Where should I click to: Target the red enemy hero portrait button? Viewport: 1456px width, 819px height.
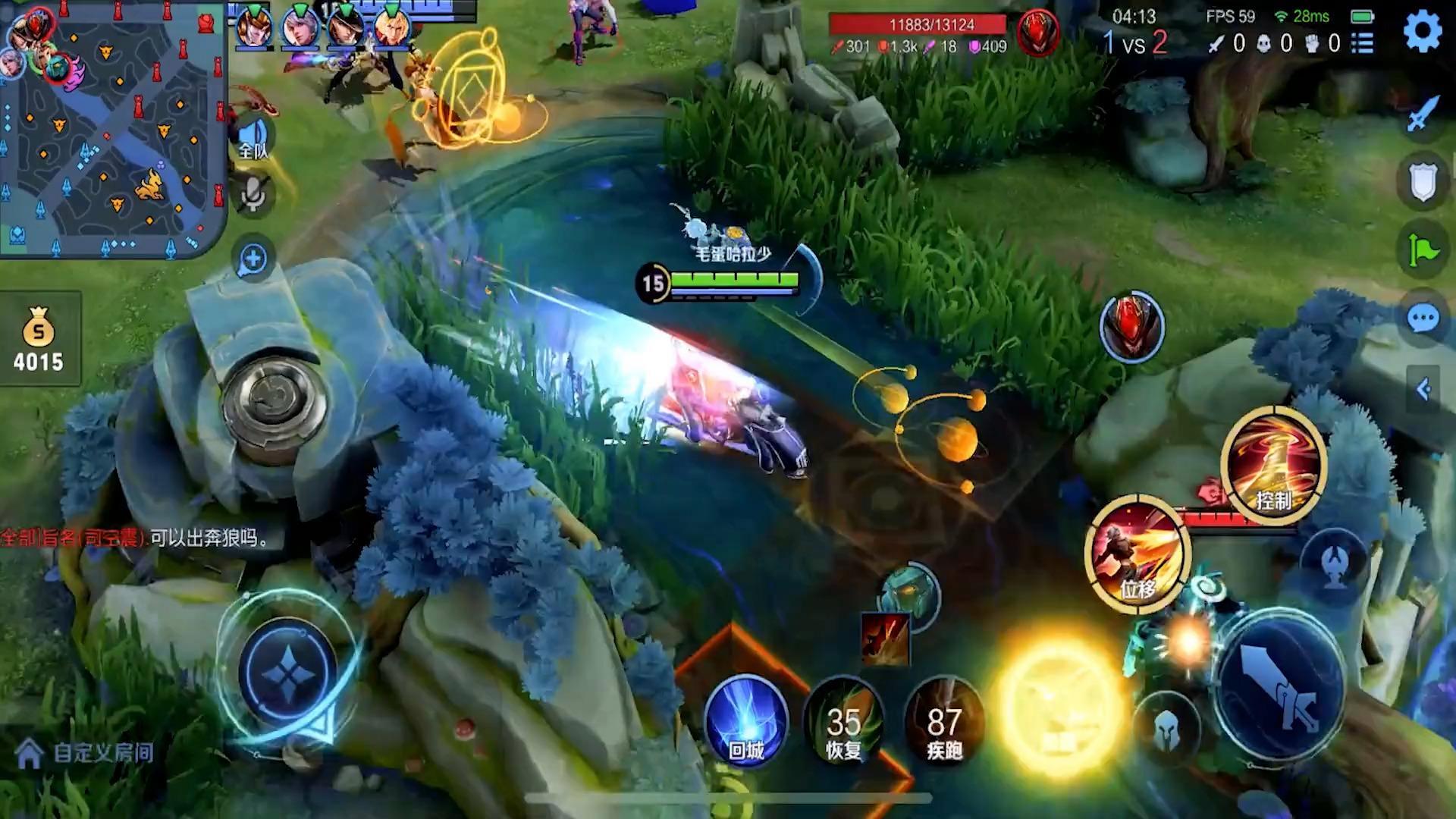click(x=1131, y=328)
